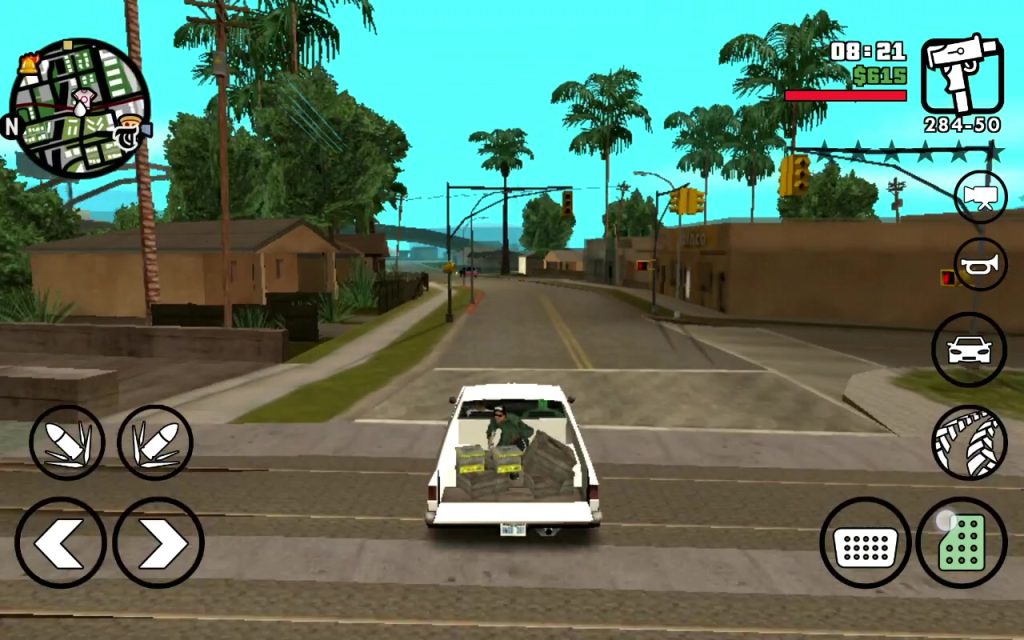This screenshot has height=640, width=1024.
Task: Honk the horn button
Action: pos(980,264)
